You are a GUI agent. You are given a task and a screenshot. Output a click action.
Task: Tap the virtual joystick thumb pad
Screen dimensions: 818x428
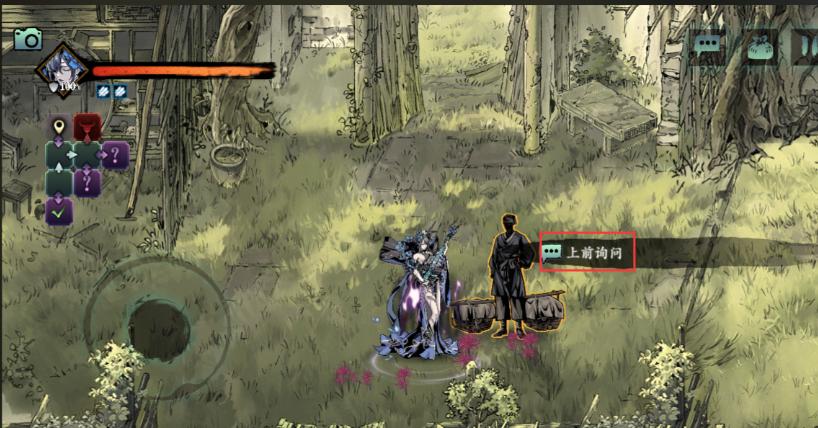click(x=159, y=325)
